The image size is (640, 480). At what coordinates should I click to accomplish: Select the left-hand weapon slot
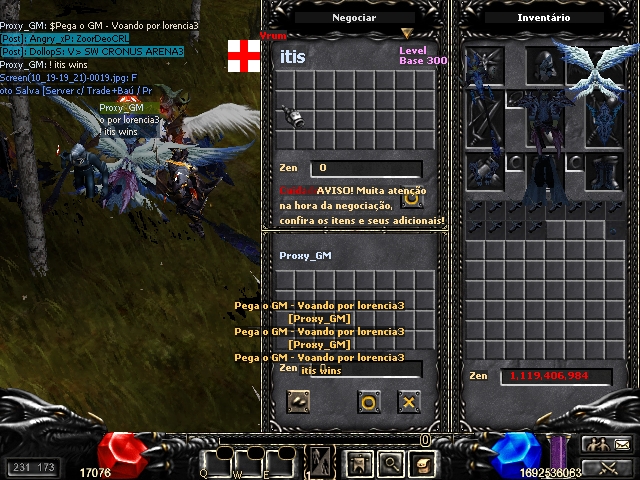pyautogui.click(x=484, y=115)
